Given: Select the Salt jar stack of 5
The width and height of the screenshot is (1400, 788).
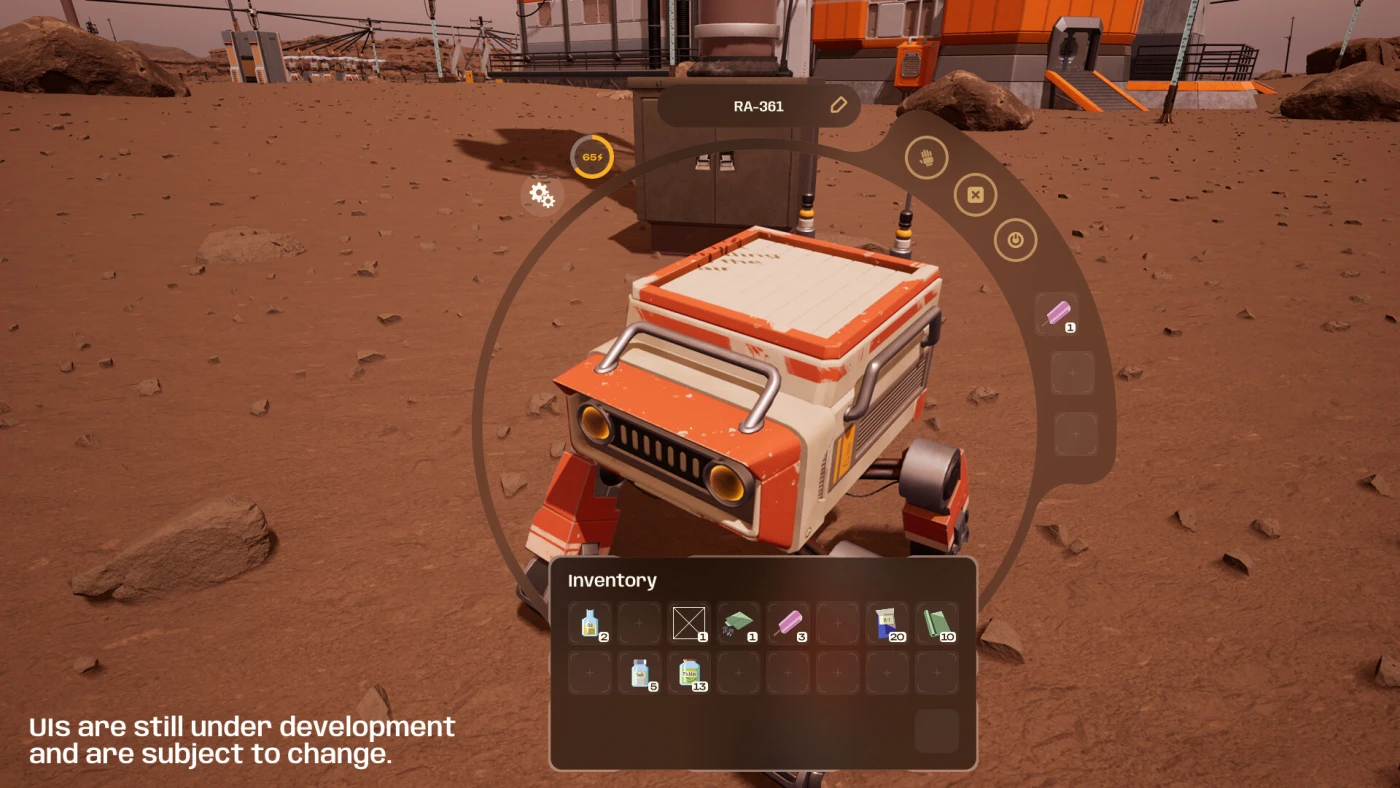Looking at the screenshot, I should point(639,673).
